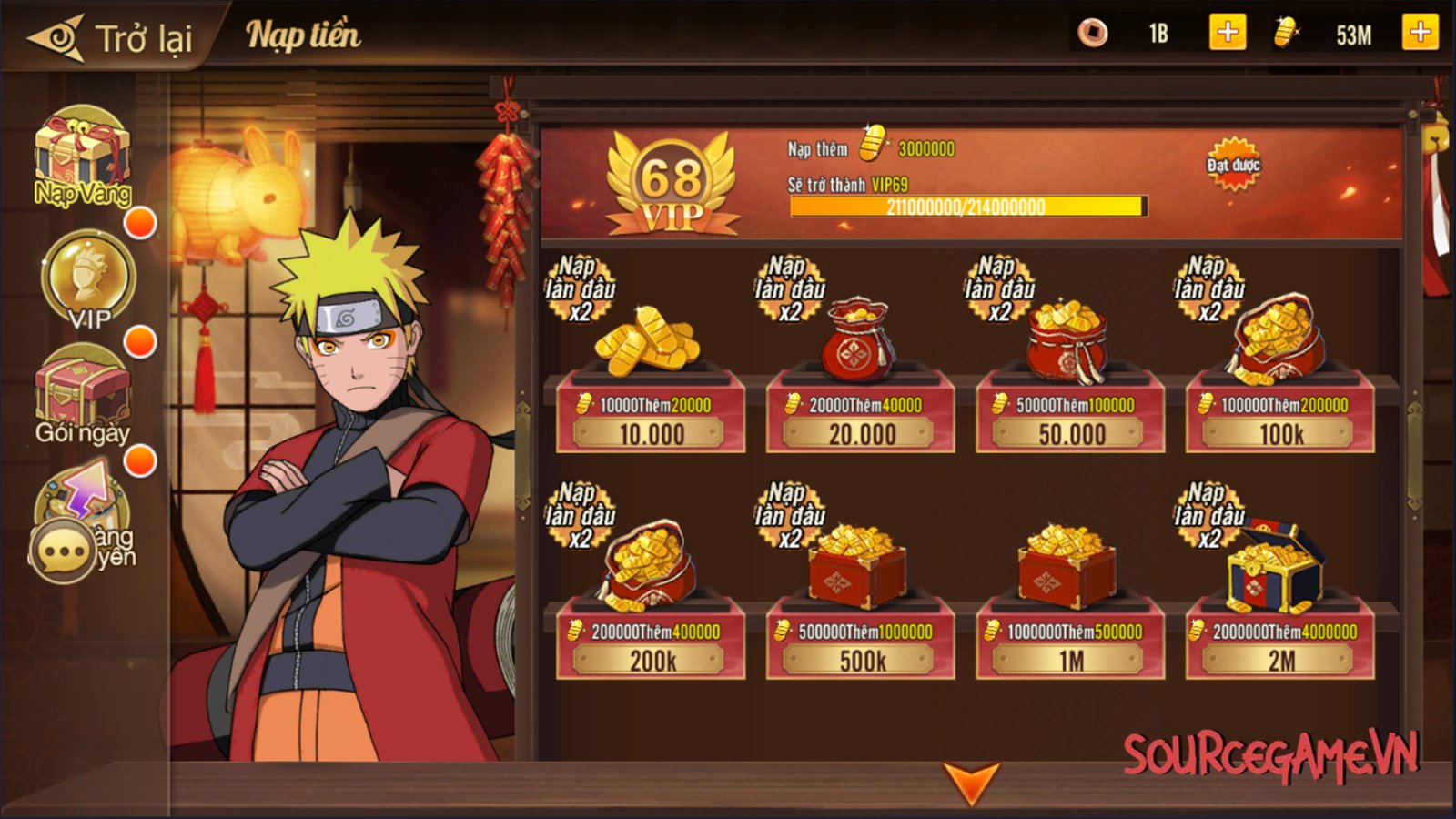This screenshot has width=1456, height=819.
Task: Select the 100k gold pack
Action: click(1280, 433)
